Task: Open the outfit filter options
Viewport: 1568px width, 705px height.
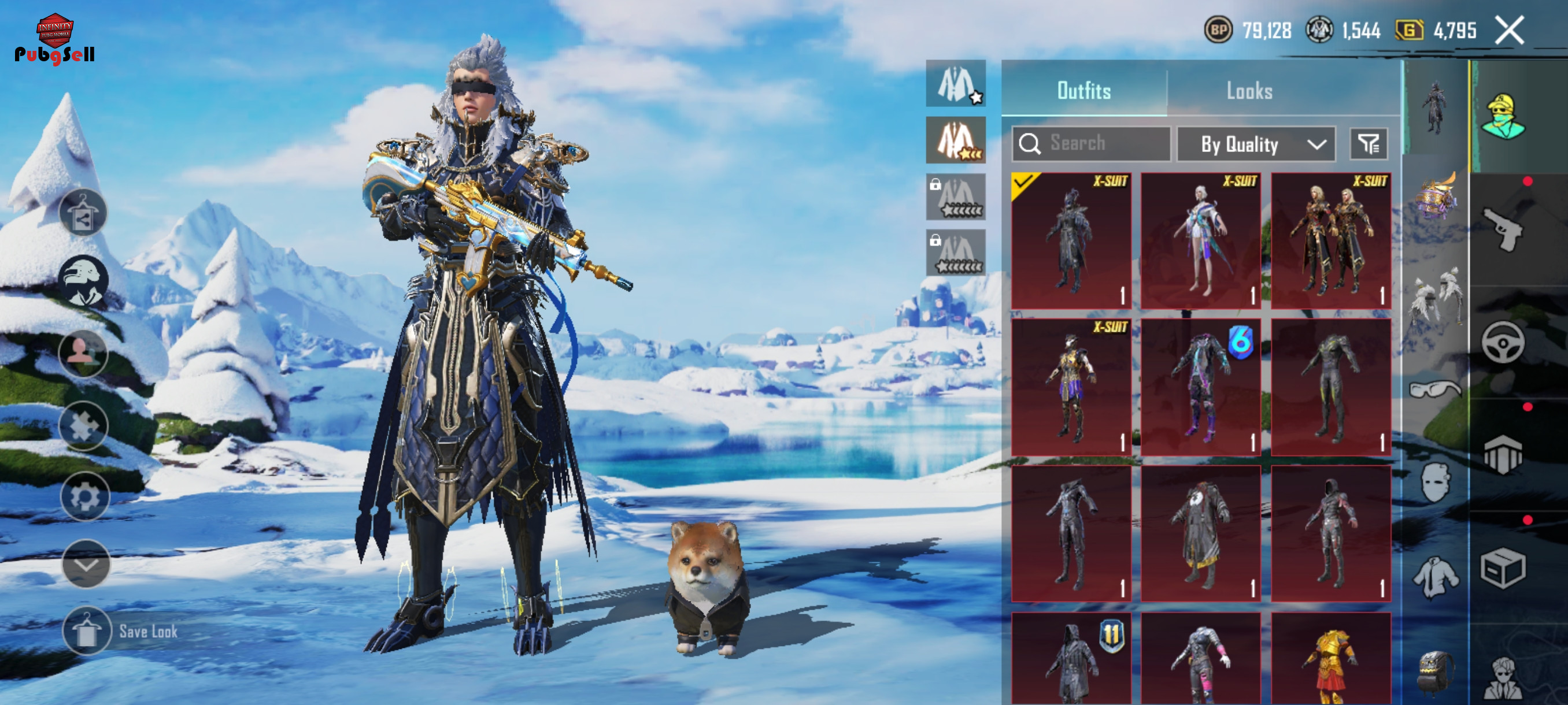Action: (1369, 144)
